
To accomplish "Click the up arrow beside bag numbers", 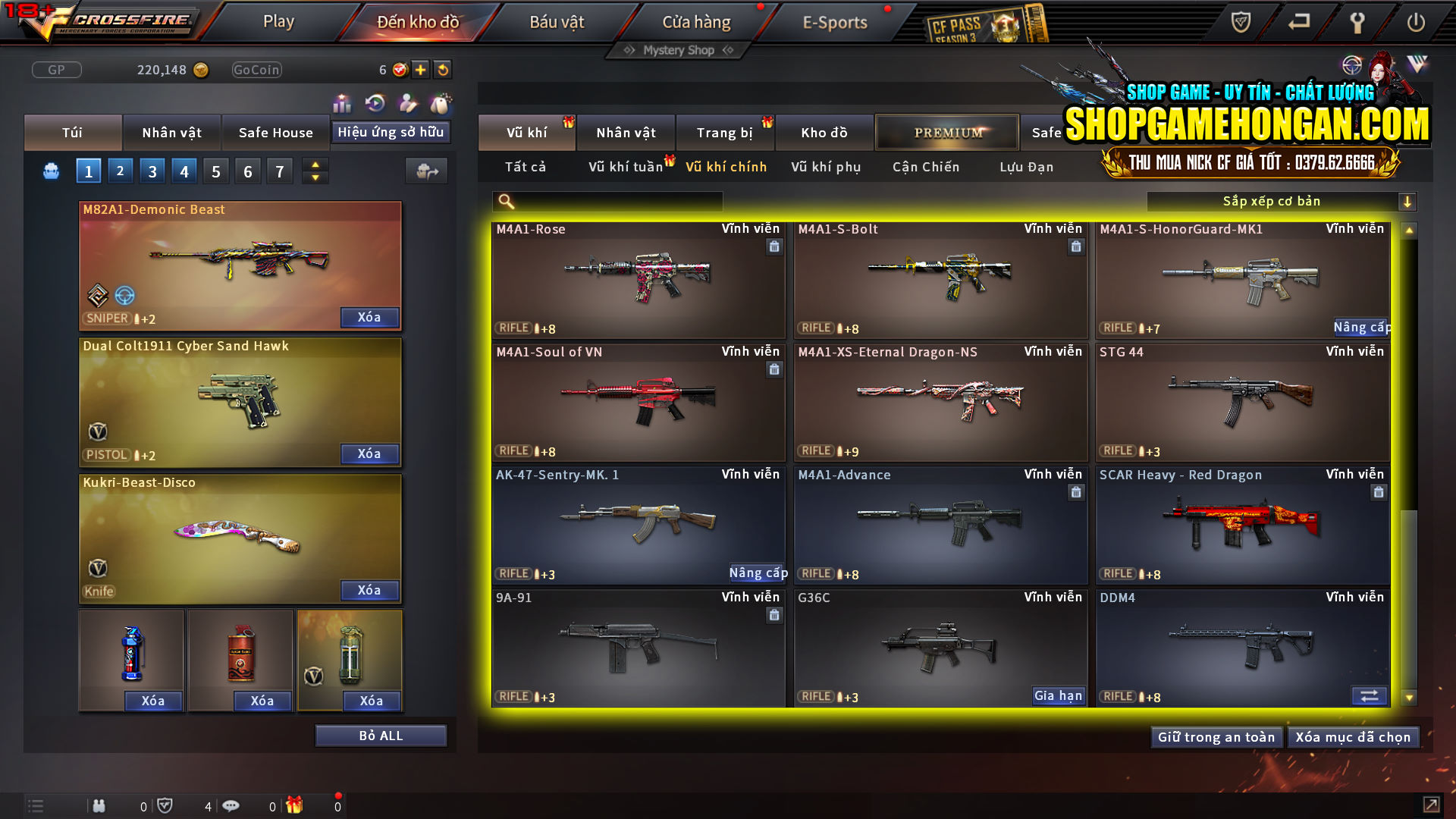I will (x=315, y=165).
